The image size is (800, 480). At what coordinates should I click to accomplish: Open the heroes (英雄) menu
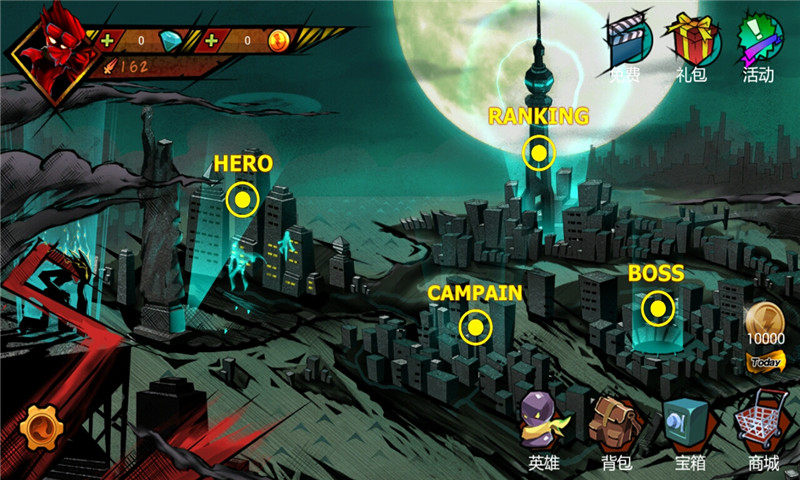pyautogui.click(x=546, y=424)
